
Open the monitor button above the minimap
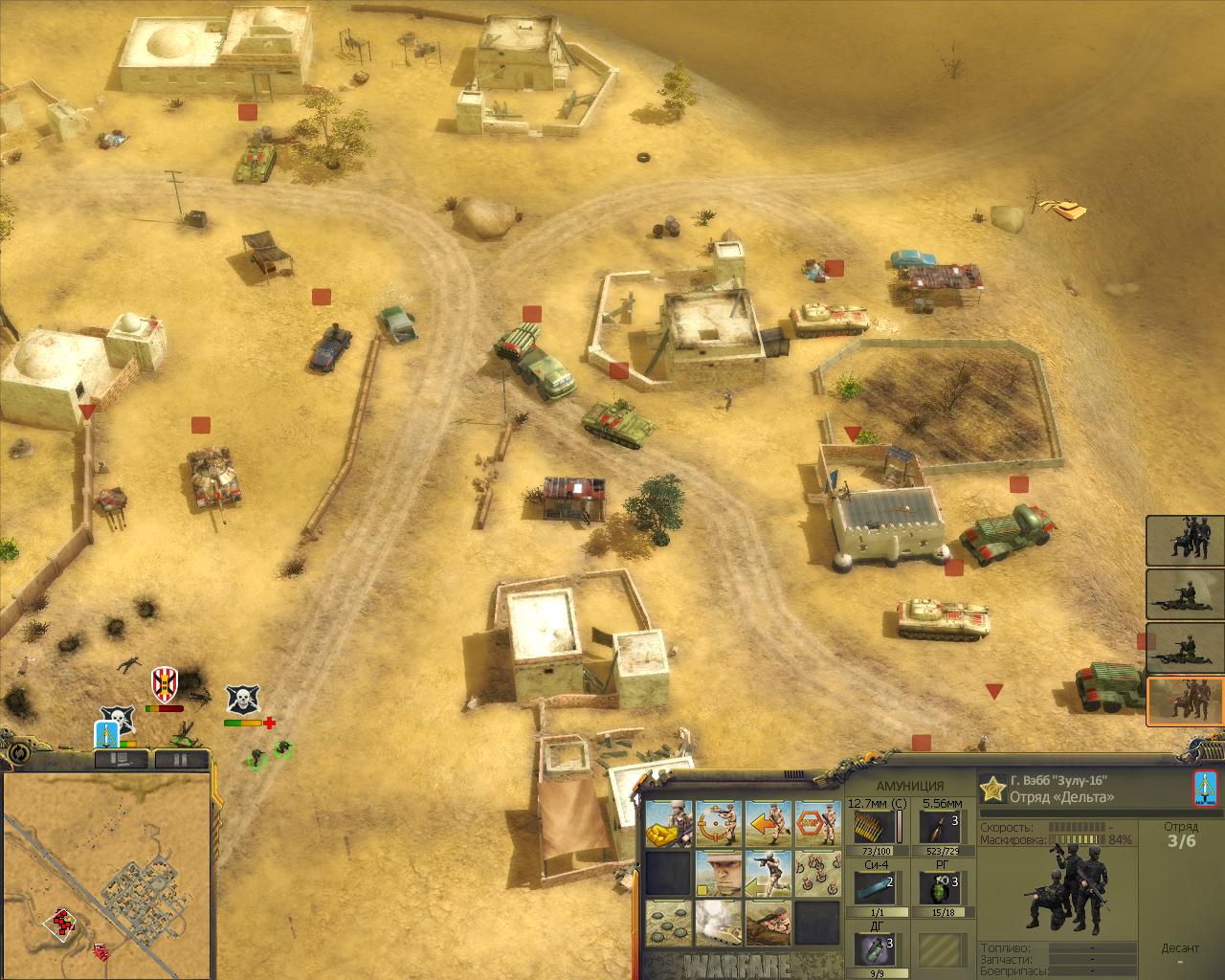(122, 760)
